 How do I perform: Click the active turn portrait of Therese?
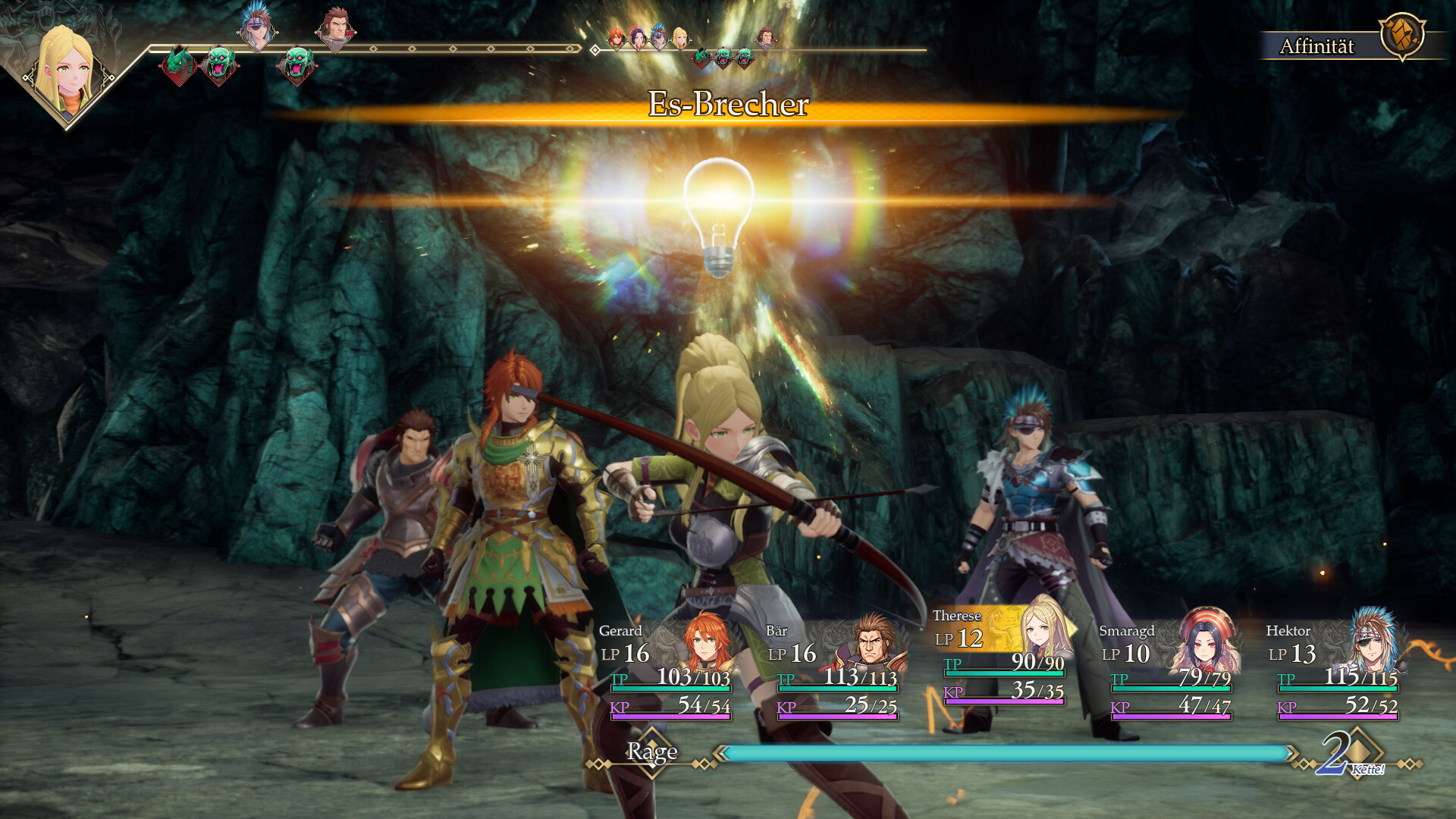tap(67, 72)
